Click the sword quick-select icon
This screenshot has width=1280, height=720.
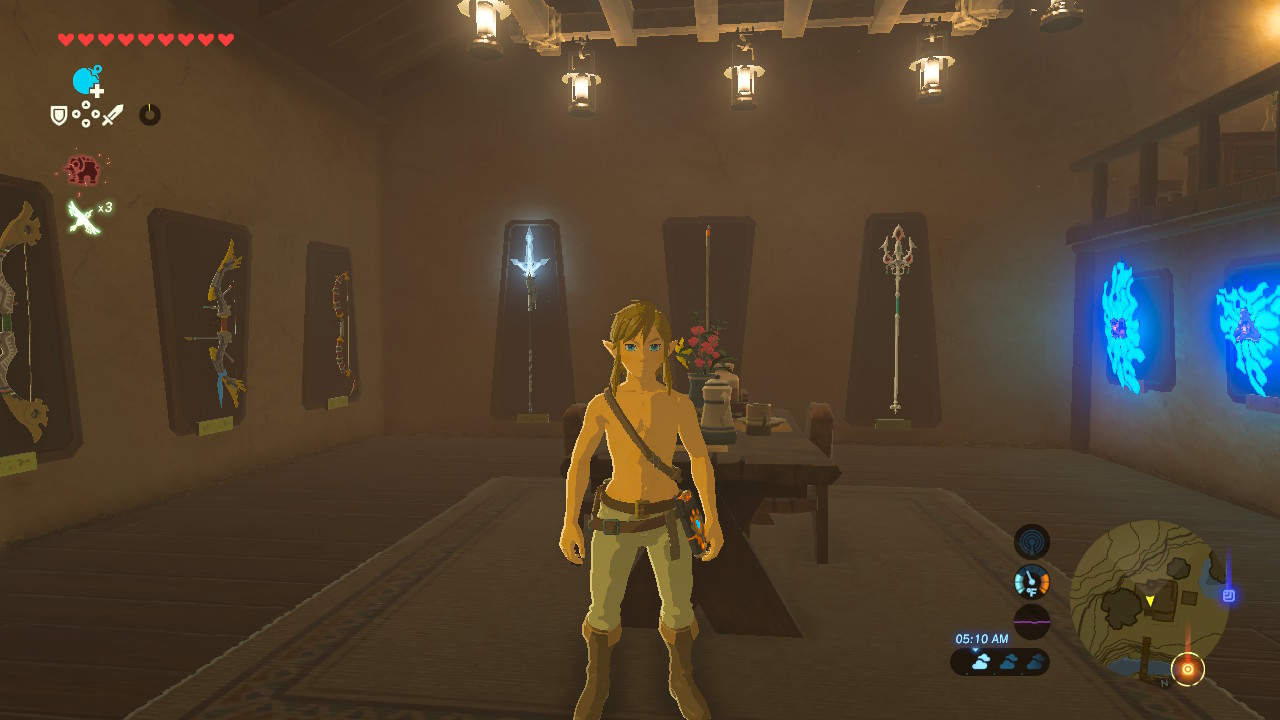click(112, 115)
